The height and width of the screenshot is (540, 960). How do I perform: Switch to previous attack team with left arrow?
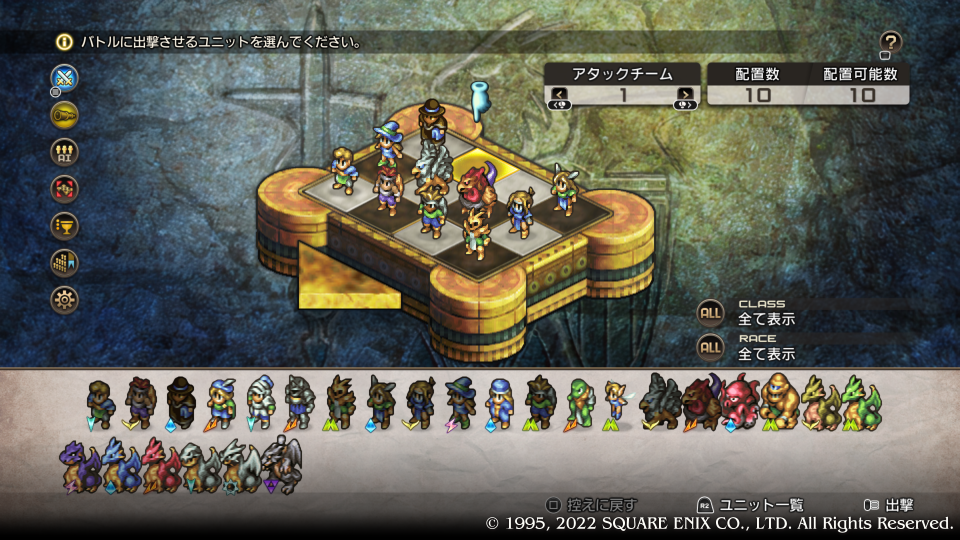(x=560, y=95)
